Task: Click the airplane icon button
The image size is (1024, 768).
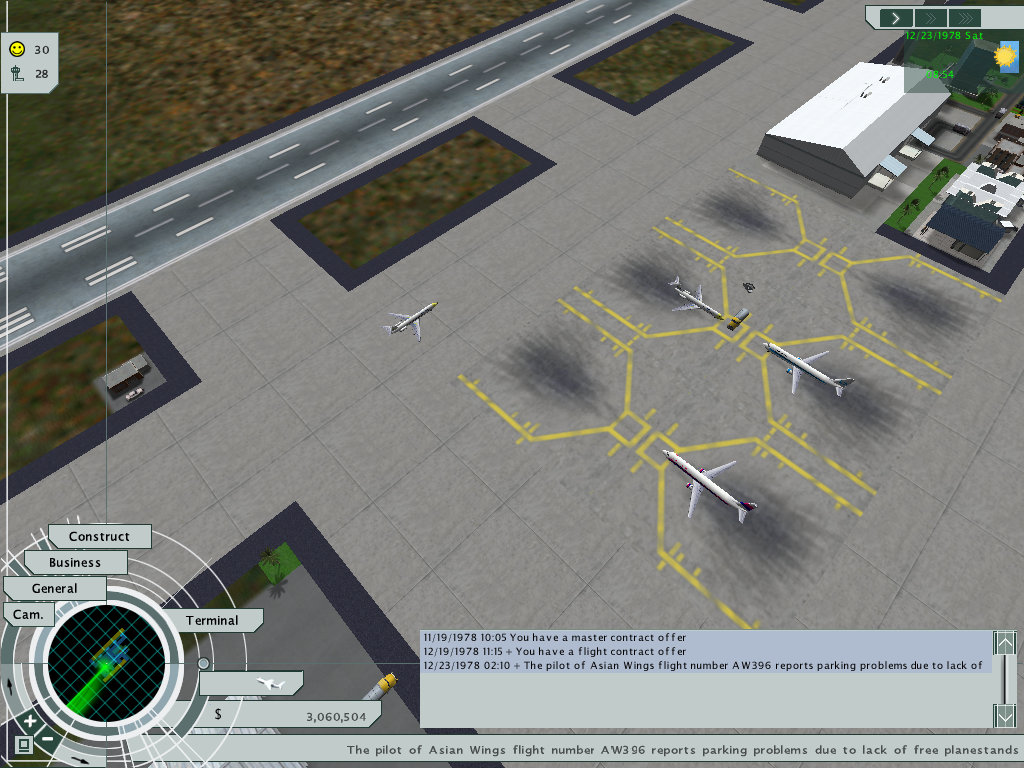Action: click(265, 684)
